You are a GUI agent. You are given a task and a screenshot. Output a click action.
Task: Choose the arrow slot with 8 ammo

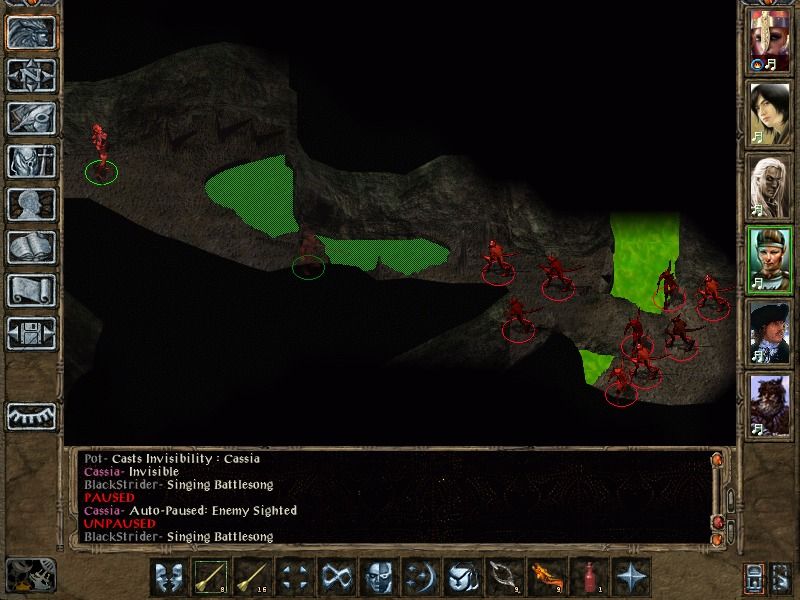211,577
